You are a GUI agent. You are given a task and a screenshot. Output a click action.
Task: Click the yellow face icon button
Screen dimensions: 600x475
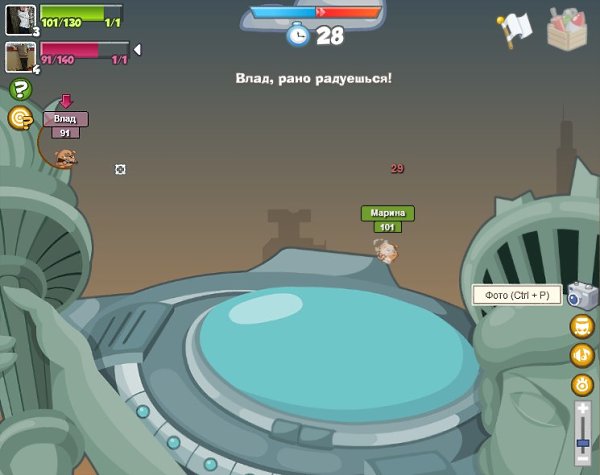(x=582, y=326)
